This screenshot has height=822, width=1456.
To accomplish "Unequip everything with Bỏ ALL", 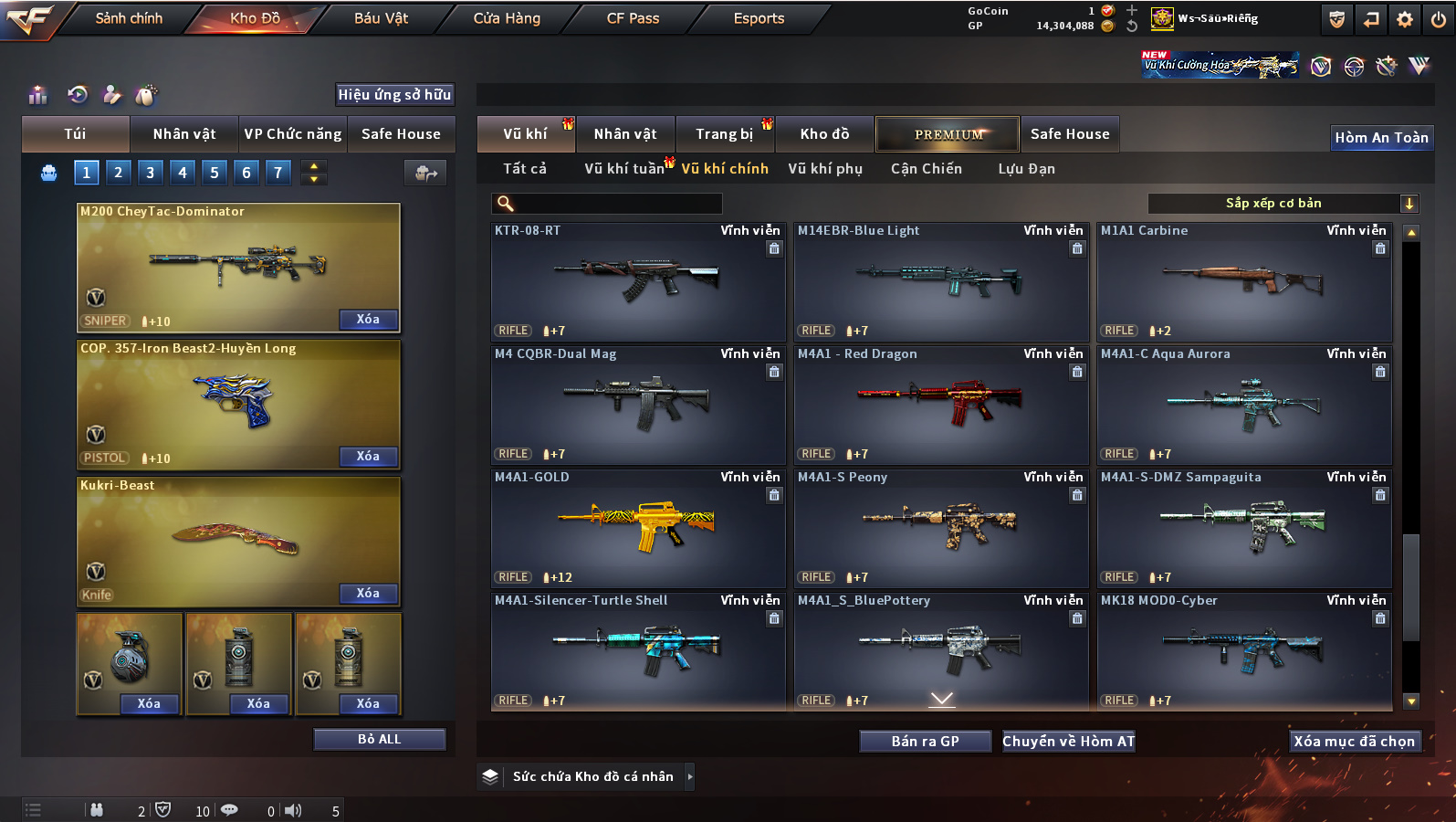I will coord(379,739).
